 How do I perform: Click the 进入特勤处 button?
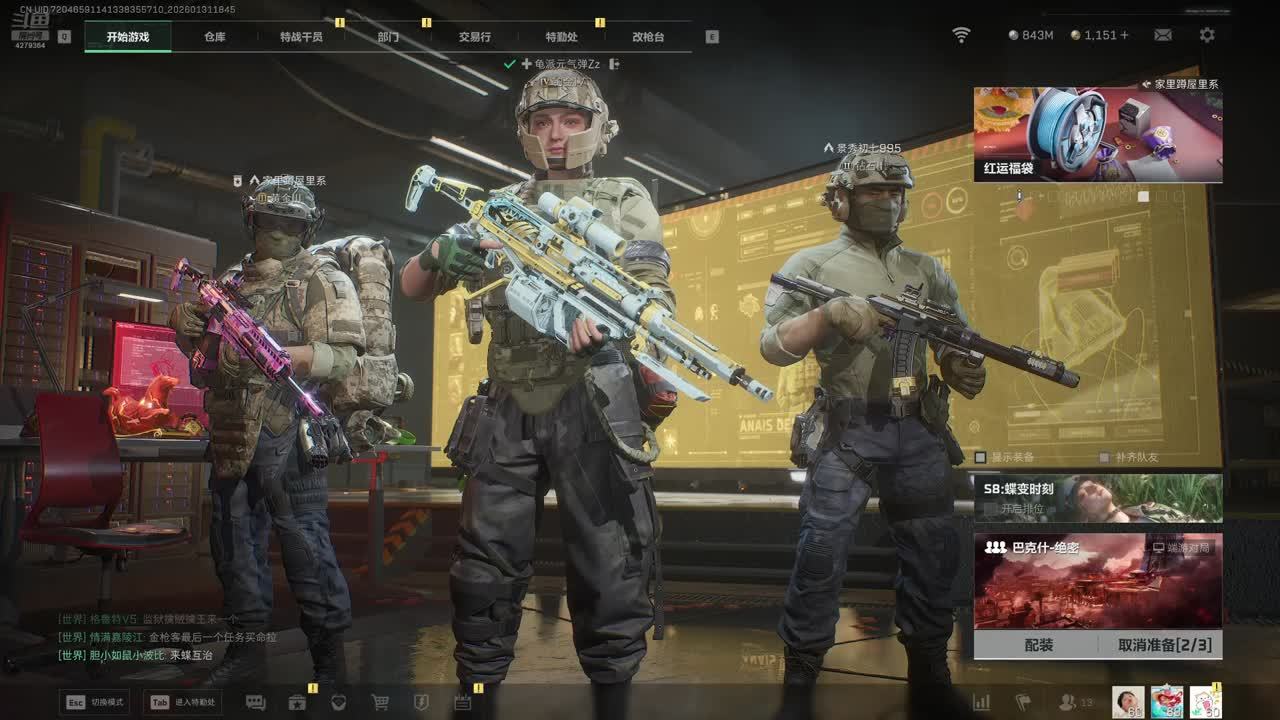[x=182, y=702]
